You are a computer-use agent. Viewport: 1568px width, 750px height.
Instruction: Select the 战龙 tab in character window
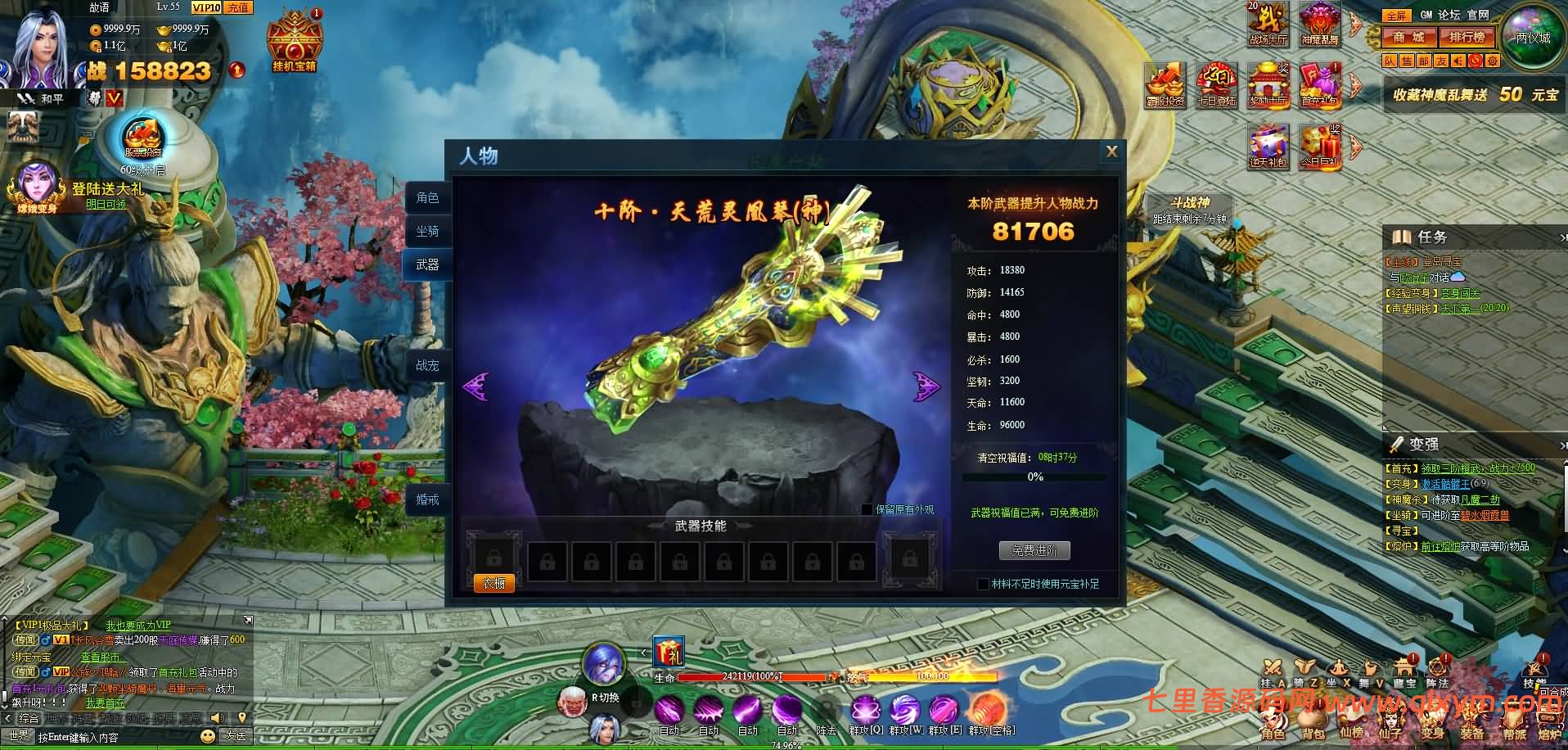point(426,366)
